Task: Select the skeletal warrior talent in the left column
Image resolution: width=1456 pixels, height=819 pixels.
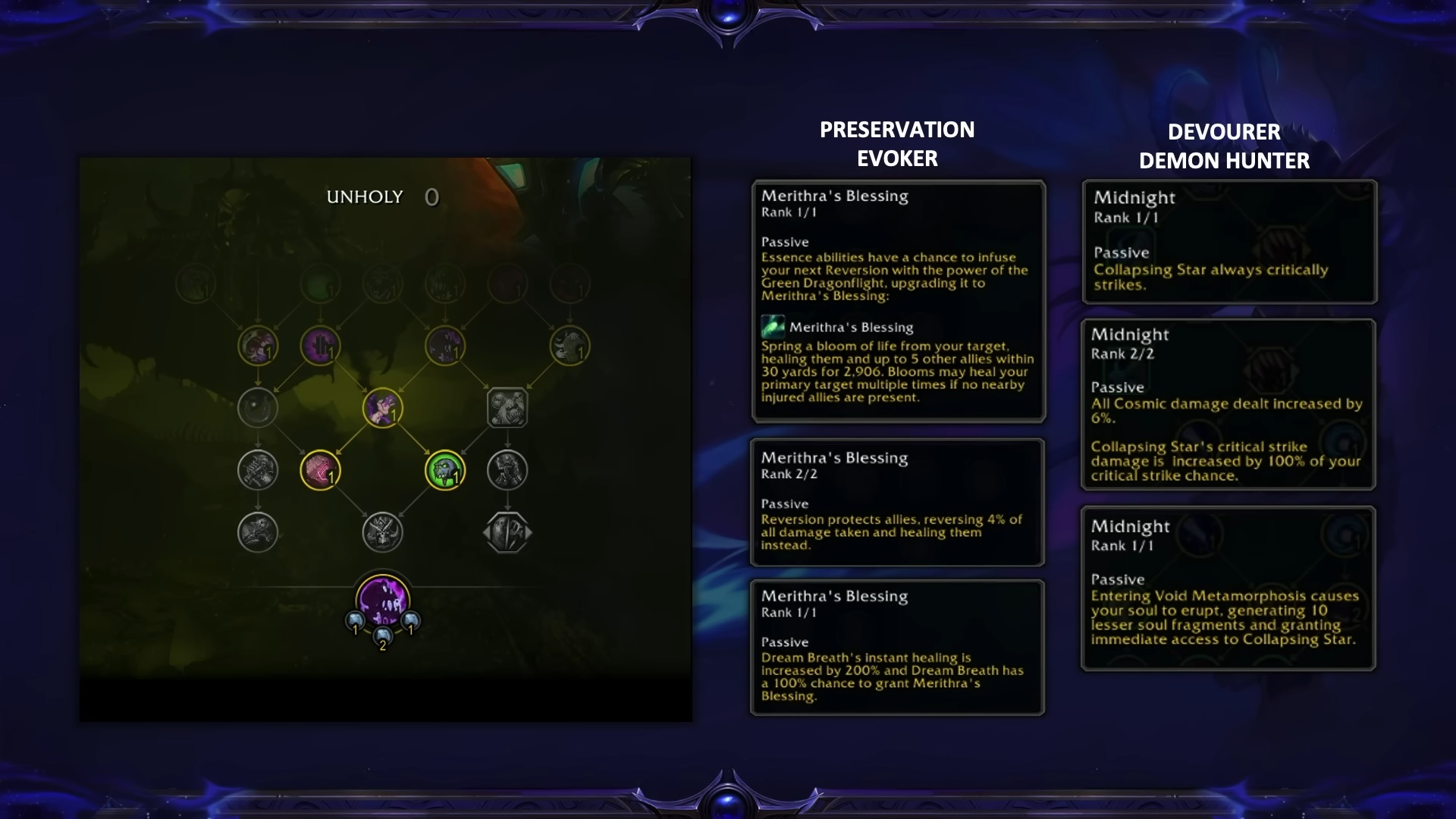Action: pos(259,470)
